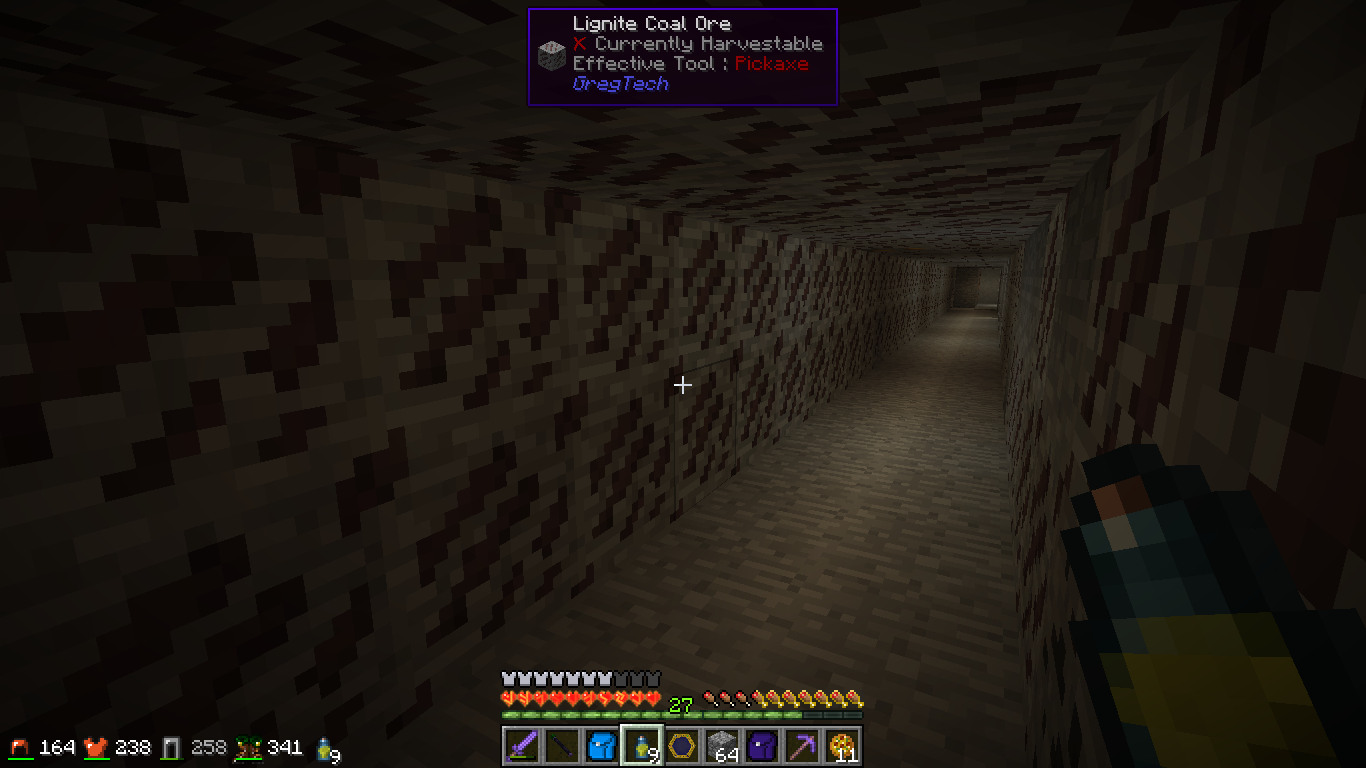Viewport: 1366px width, 768px height.
Task: Select the purple pickaxe hotbar slot
Action: click(x=802, y=746)
